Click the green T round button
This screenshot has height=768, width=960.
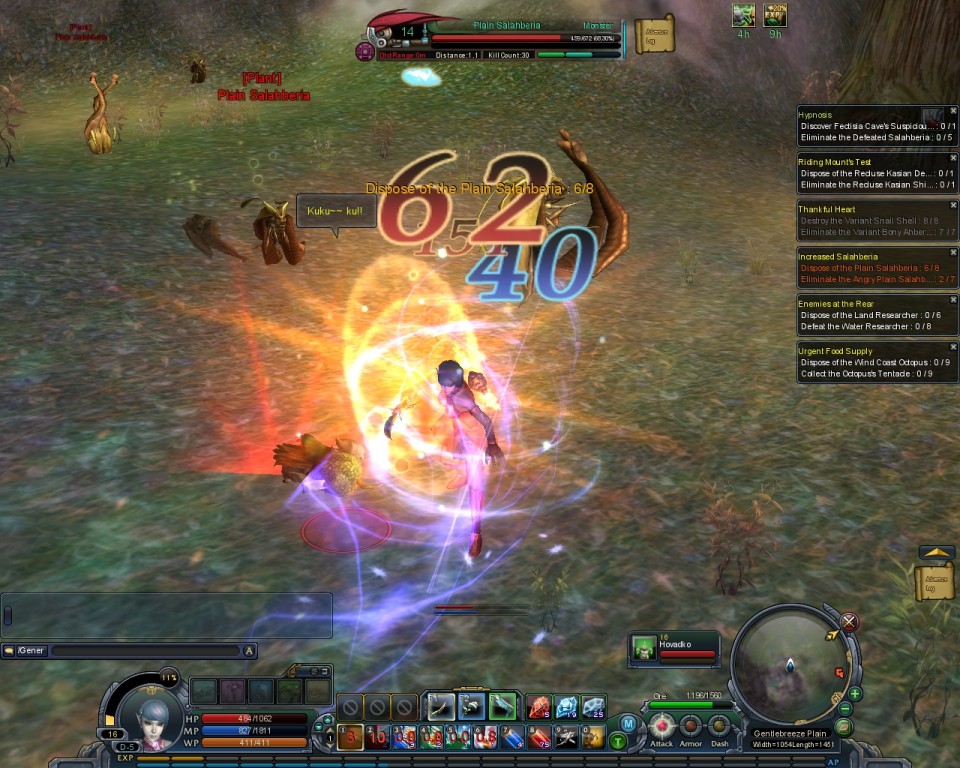(618, 741)
